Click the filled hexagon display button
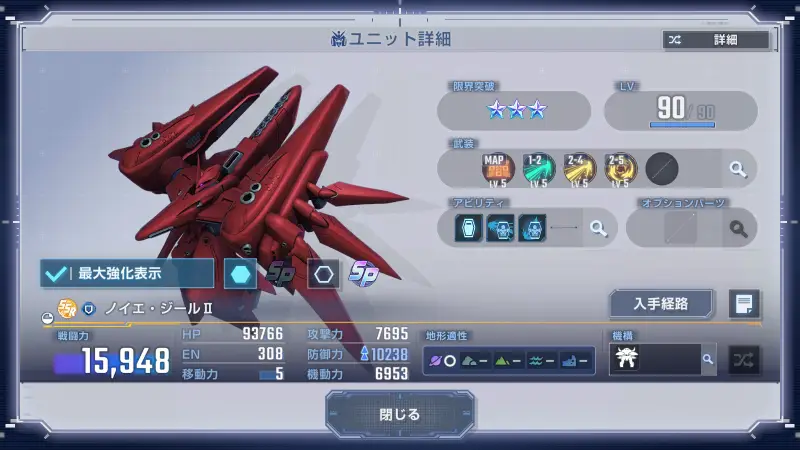Image resolution: width=800 pixels, height=450 pixels. [x=240, y=273]
